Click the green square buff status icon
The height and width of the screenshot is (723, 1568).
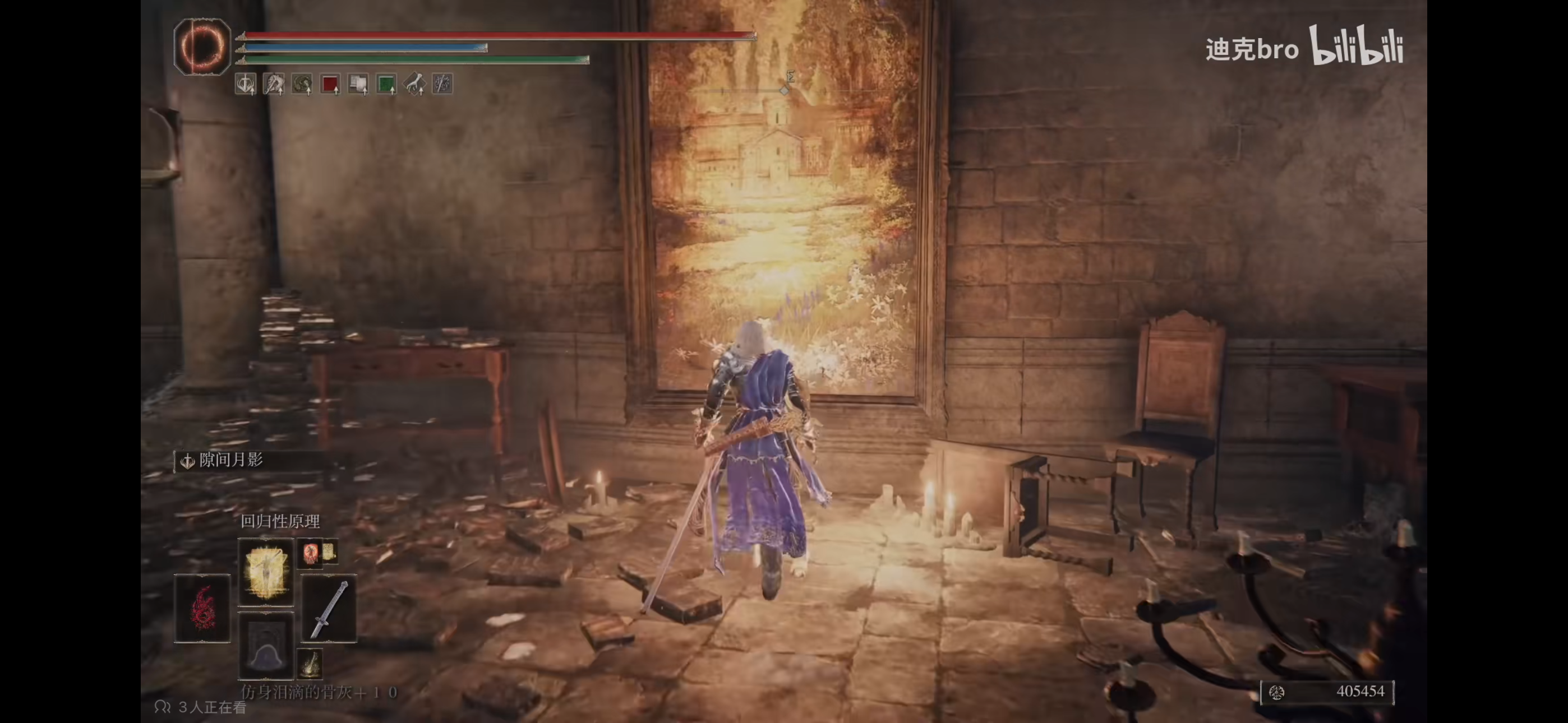386,84
